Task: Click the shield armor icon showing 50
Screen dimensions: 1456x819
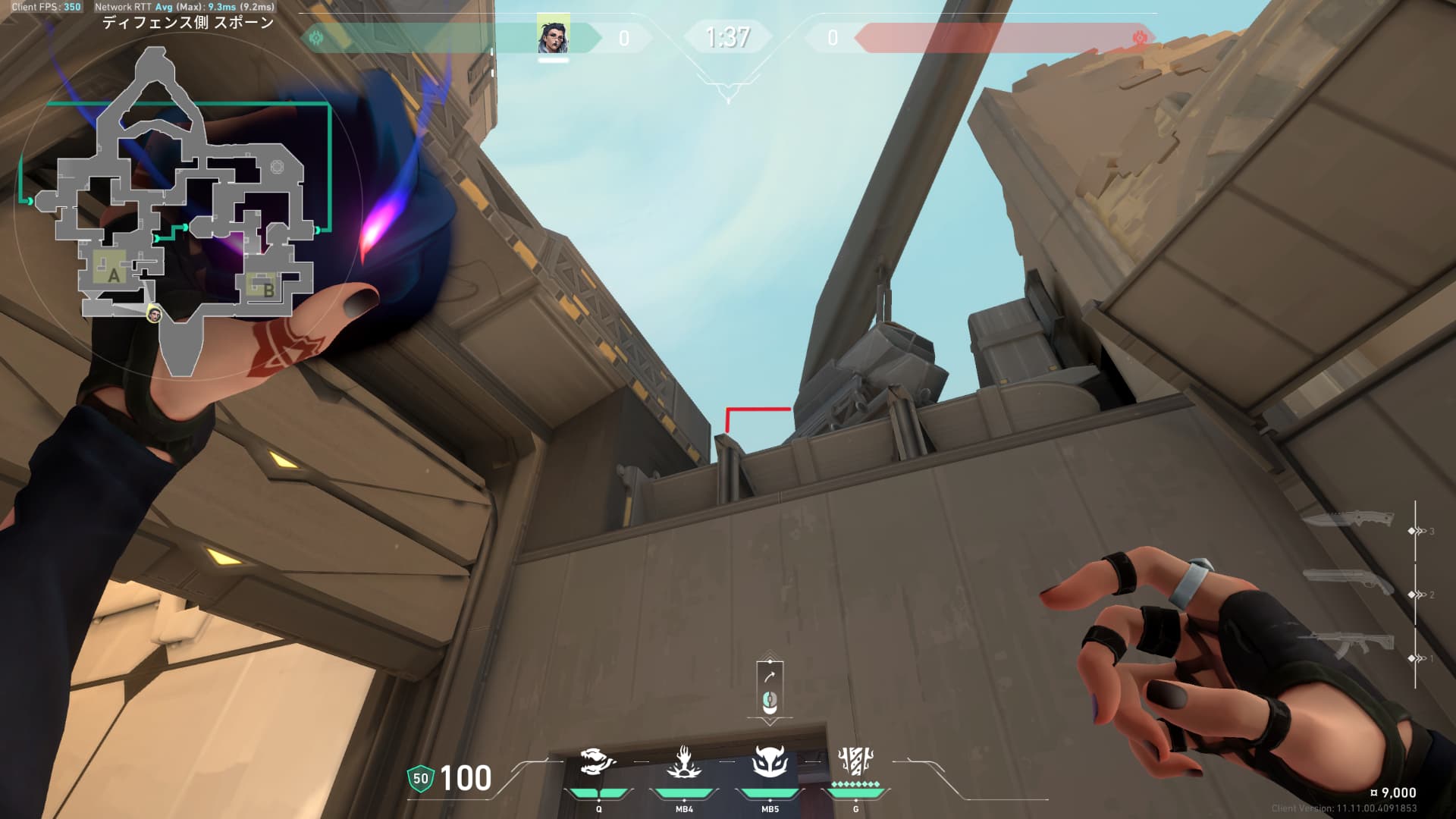Action: 420,778
